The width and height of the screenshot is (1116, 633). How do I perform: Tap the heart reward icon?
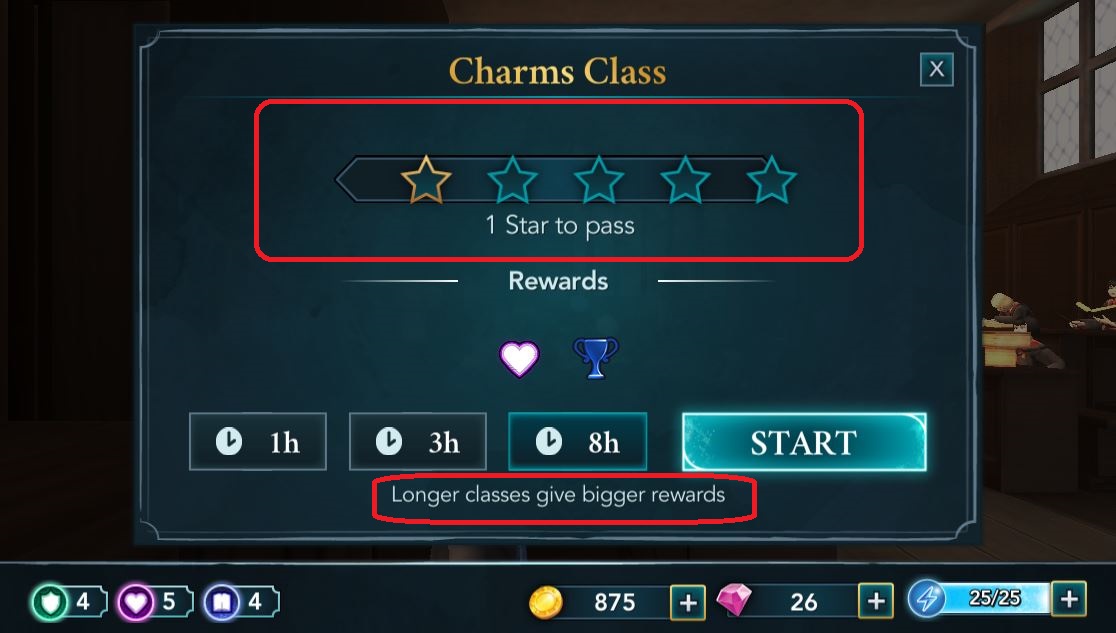click(x=519, y=358)
